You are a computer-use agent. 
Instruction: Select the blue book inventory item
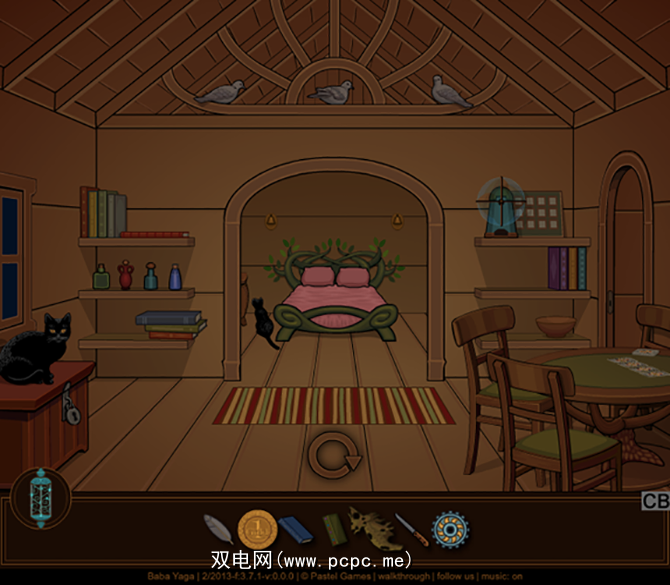pos(295,528)
